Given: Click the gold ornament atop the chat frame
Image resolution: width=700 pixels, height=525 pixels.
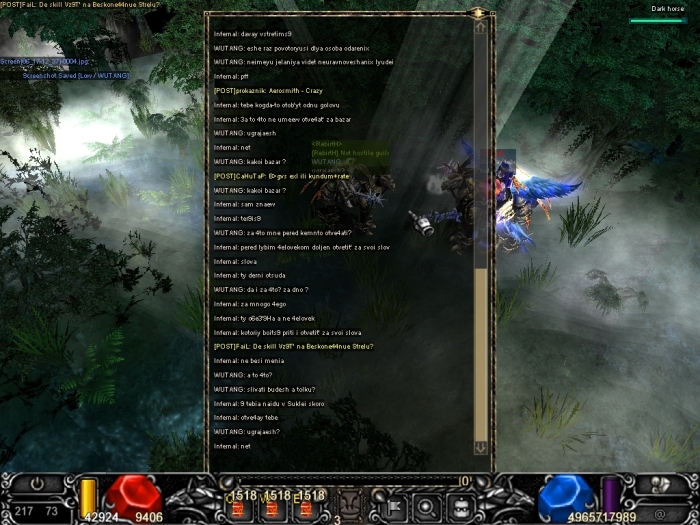Looking at the screenshot, I should [x=478, y=13].
